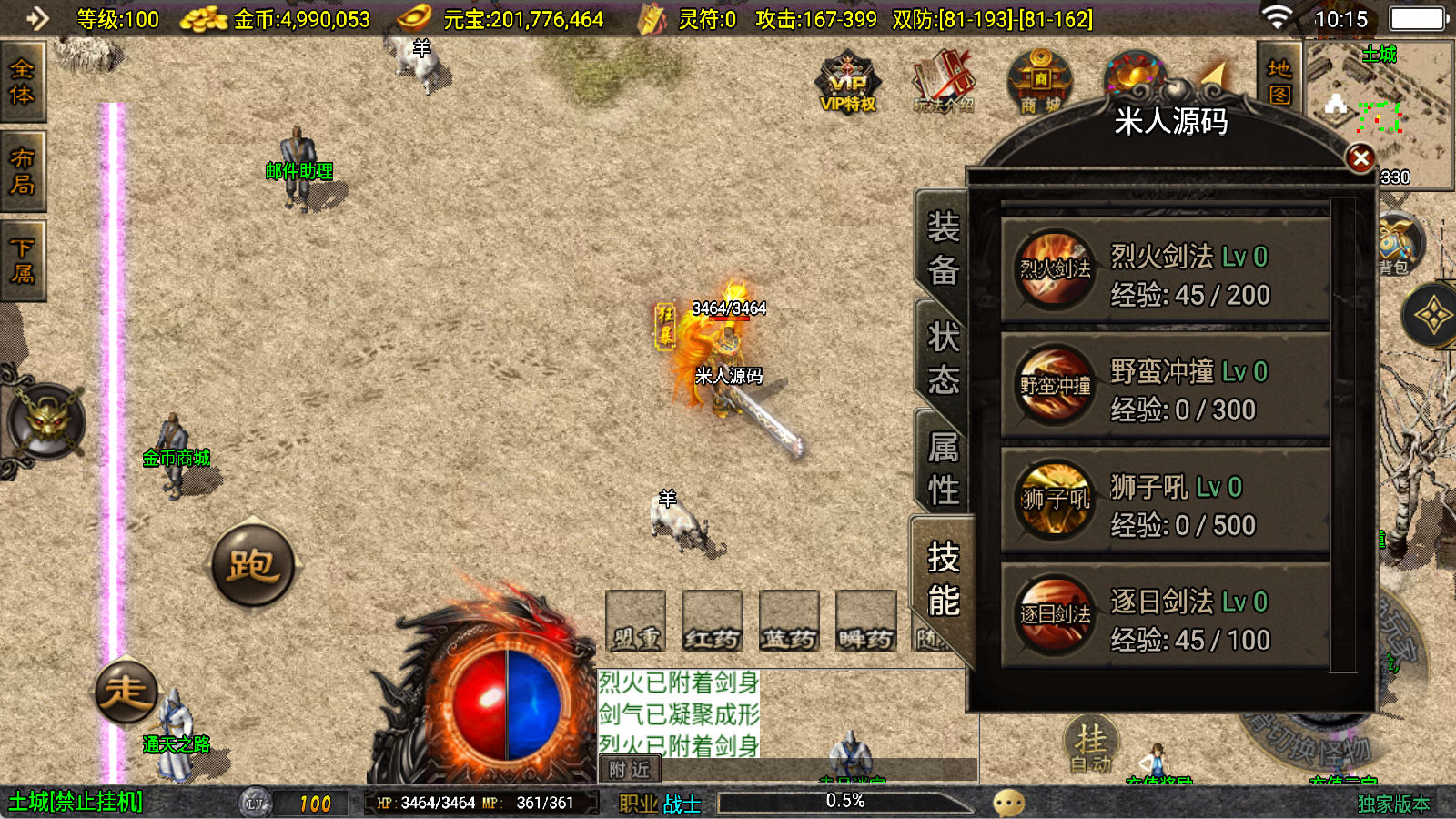The width and height of the screenshot is (1456, 819).
Task: Use the 蓝药 blue potion slot
Action: pos(789,621)
